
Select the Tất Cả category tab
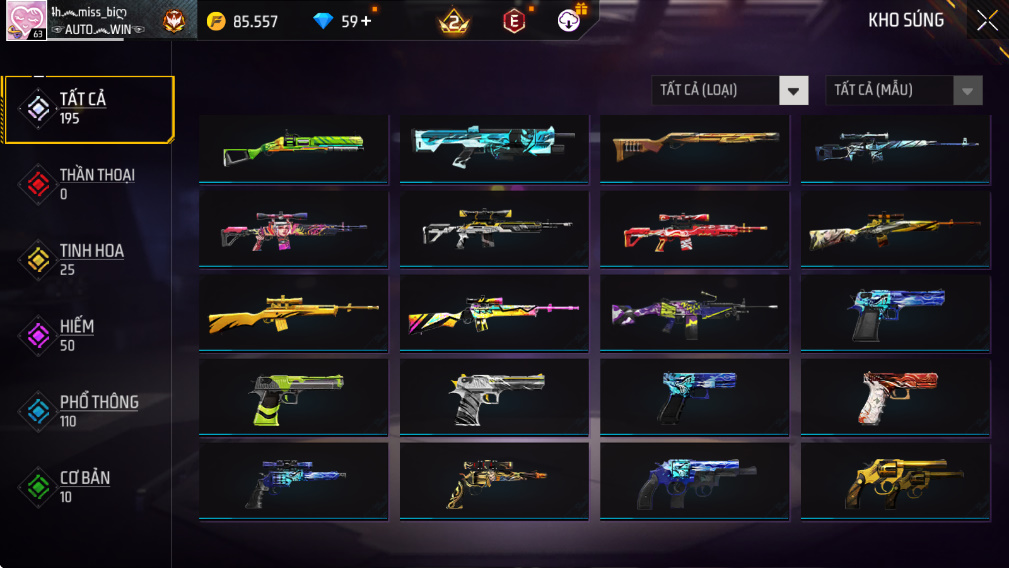point(88,108)
